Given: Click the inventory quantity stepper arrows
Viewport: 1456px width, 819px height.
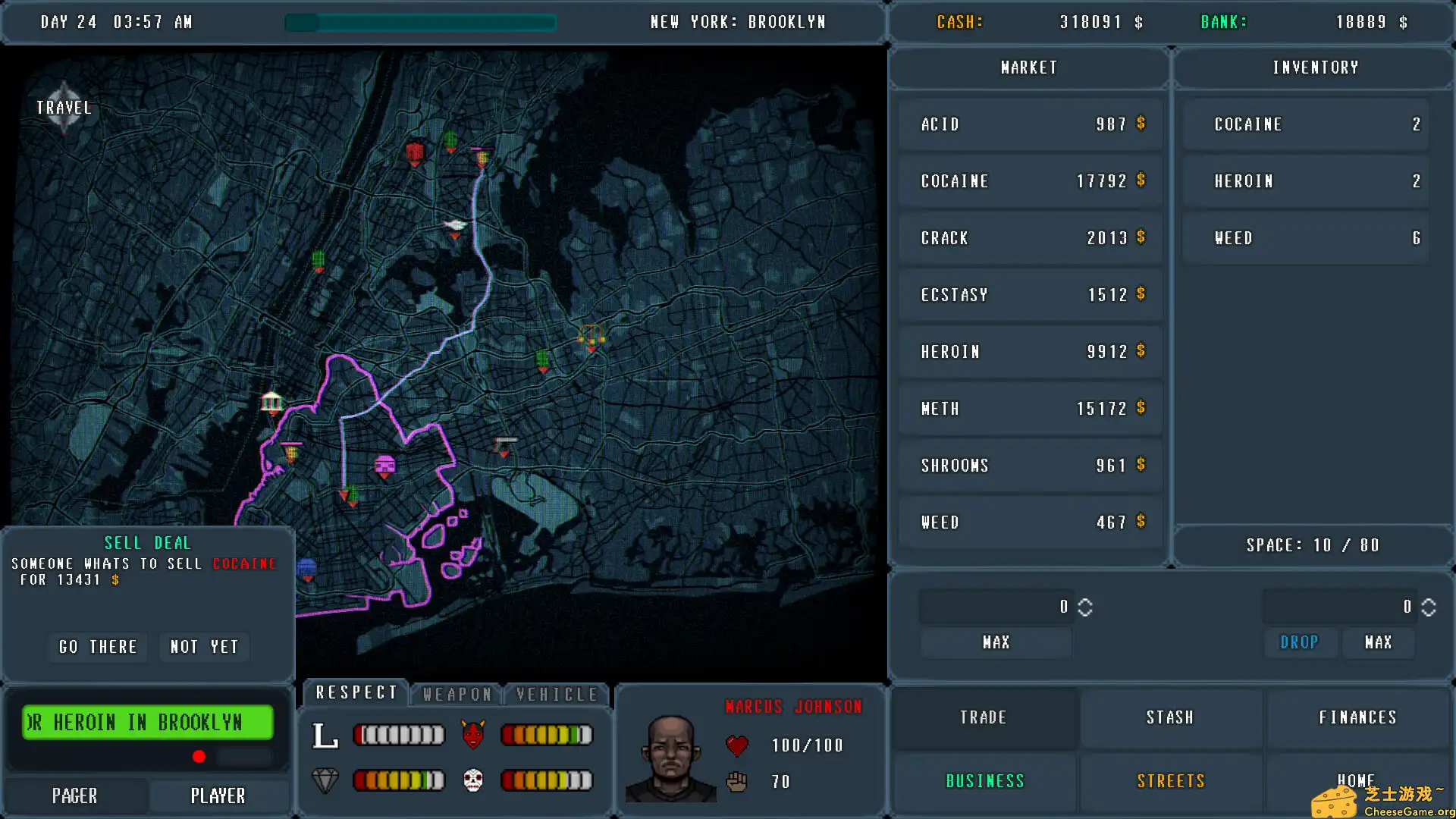Looking at the screenshot, I should pos(1429,606).
